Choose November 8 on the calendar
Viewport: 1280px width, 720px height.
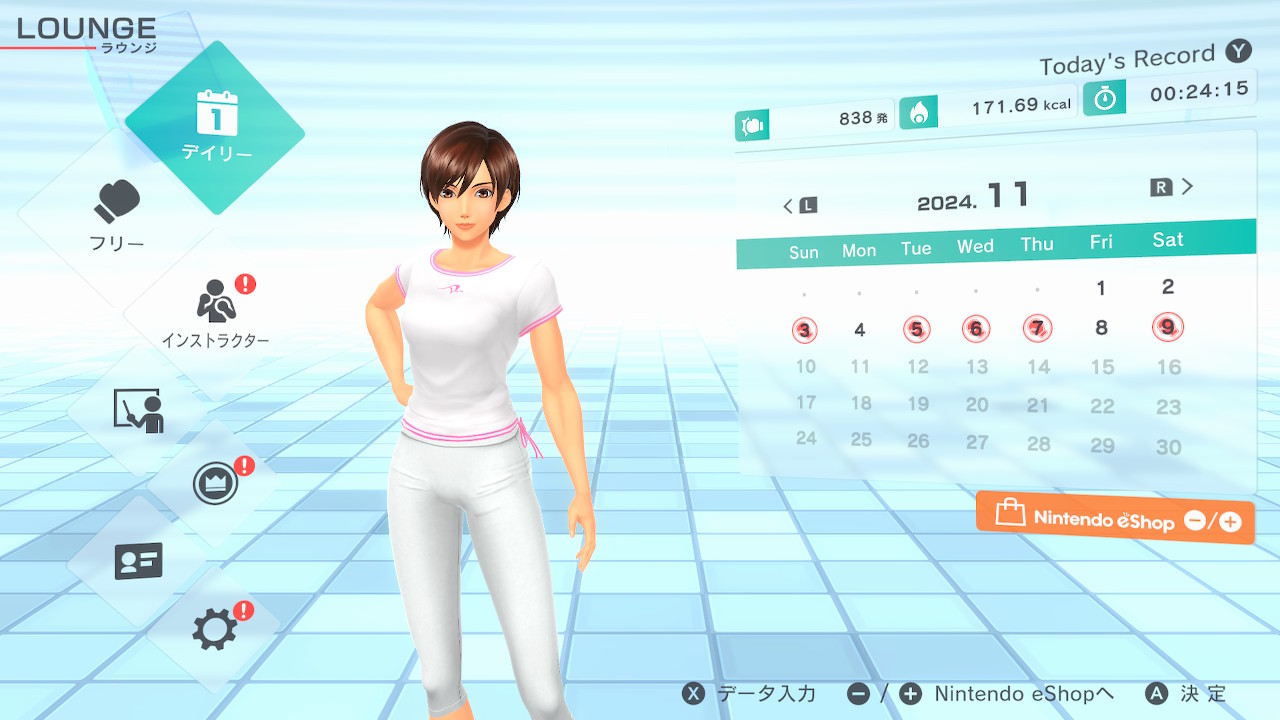[x=1101, y=327]
